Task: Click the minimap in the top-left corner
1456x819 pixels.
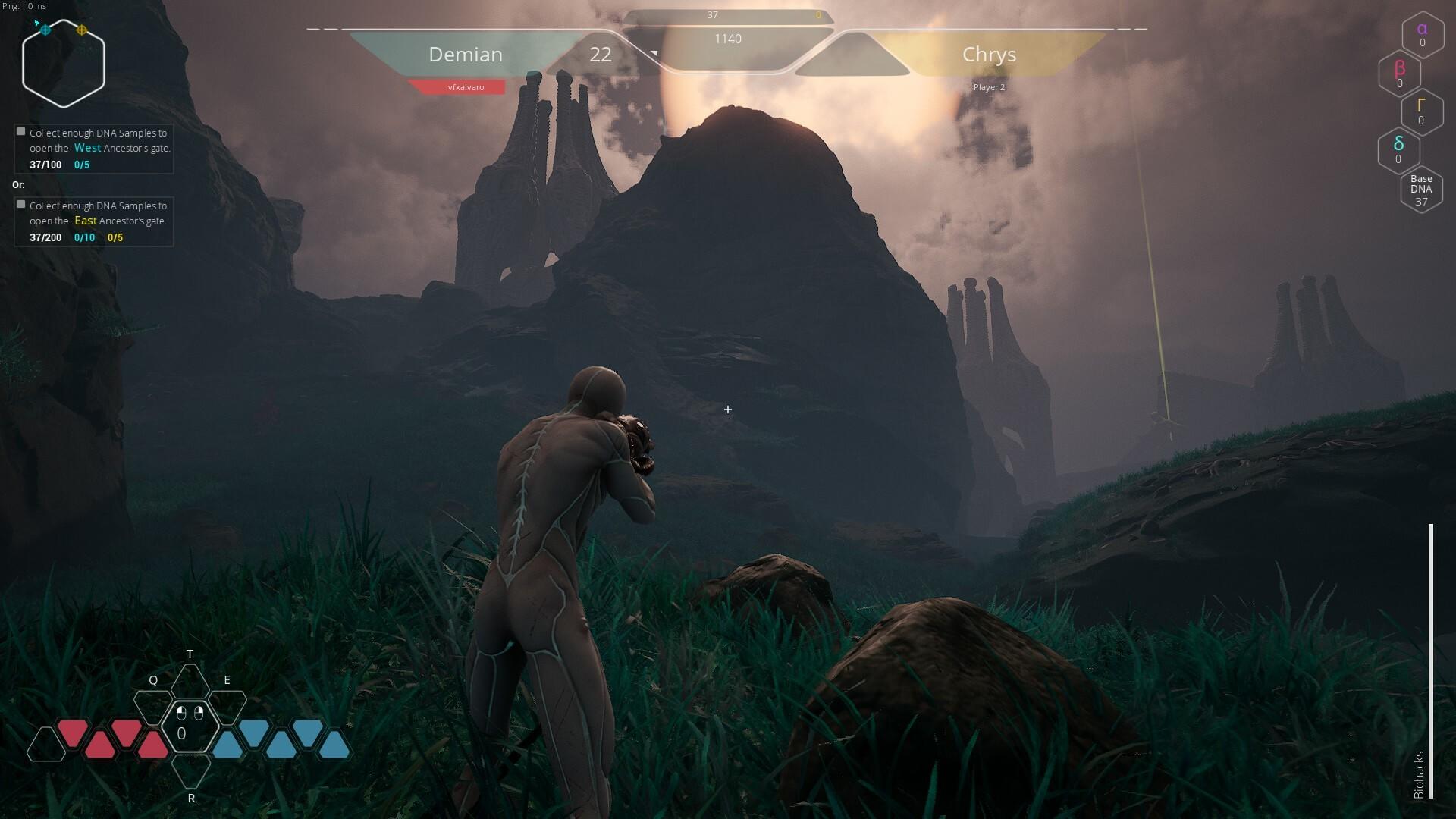Action: coord(64,62)
